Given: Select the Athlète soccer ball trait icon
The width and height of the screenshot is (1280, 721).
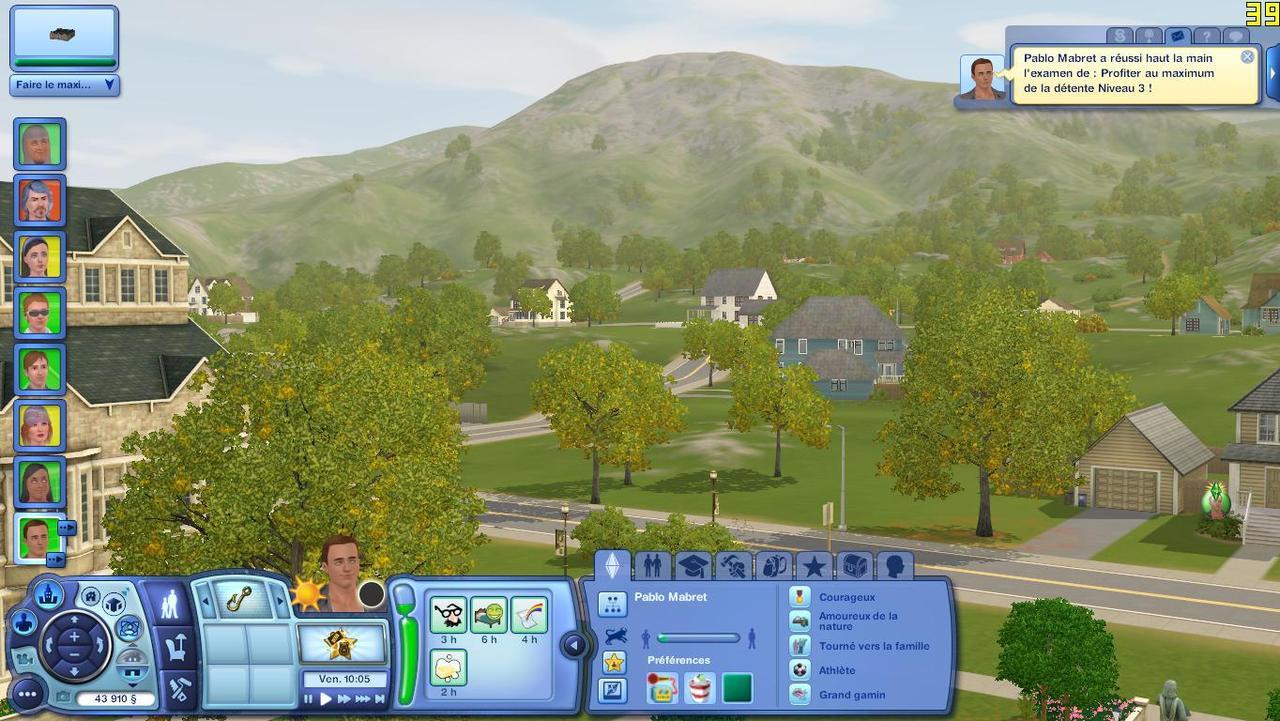Looking at the screenshot, I should (x=799, y=670).
